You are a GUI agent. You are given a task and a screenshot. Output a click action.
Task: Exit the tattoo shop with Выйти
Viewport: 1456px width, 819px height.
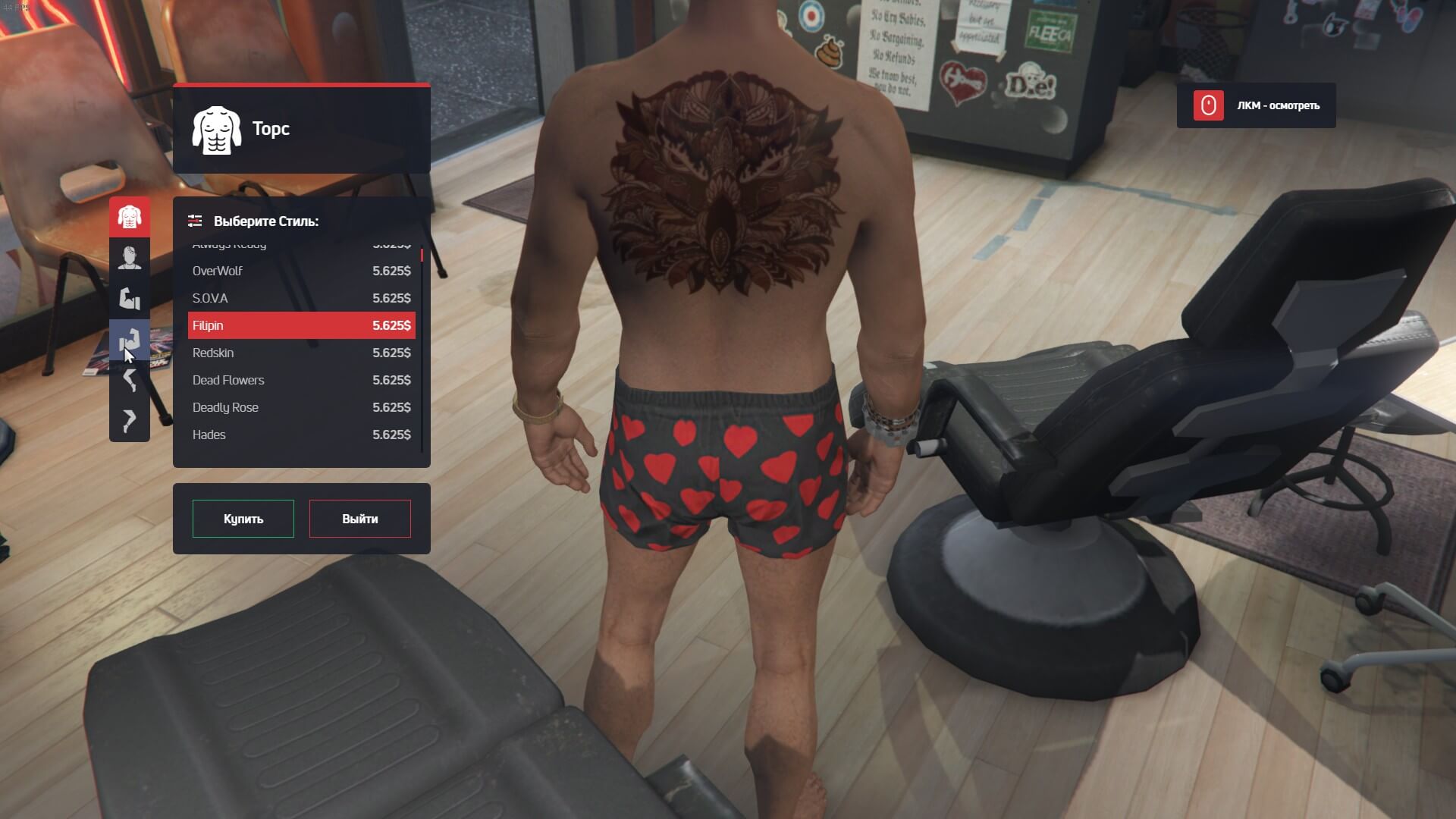359,519
